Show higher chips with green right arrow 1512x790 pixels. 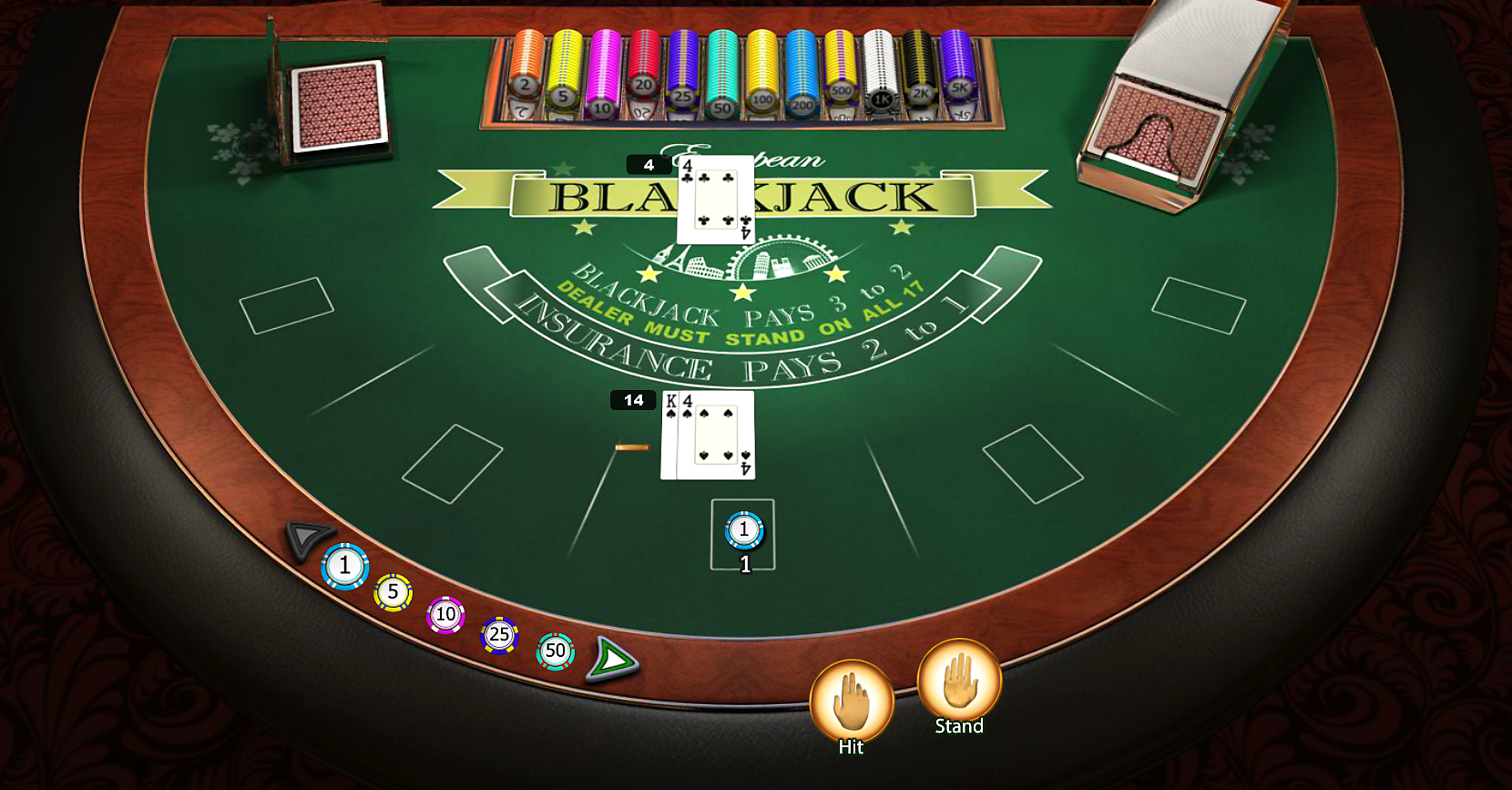tap(612, 658)
